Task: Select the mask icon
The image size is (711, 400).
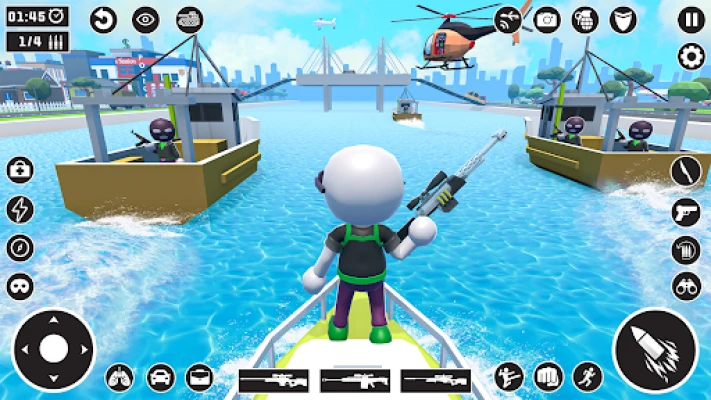Action: [623, 19]
